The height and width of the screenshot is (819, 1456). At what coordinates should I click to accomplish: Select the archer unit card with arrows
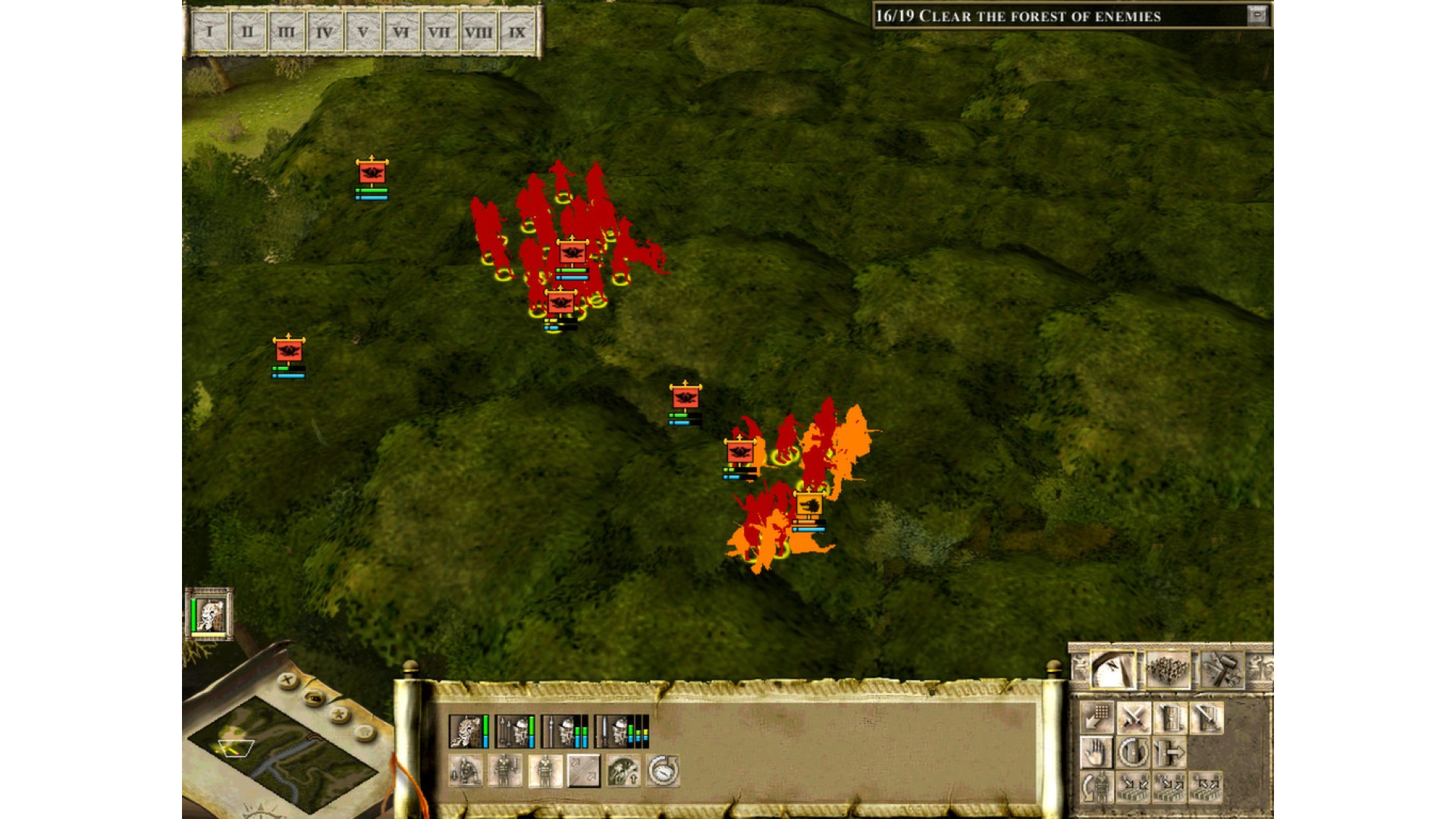[513, 731]
